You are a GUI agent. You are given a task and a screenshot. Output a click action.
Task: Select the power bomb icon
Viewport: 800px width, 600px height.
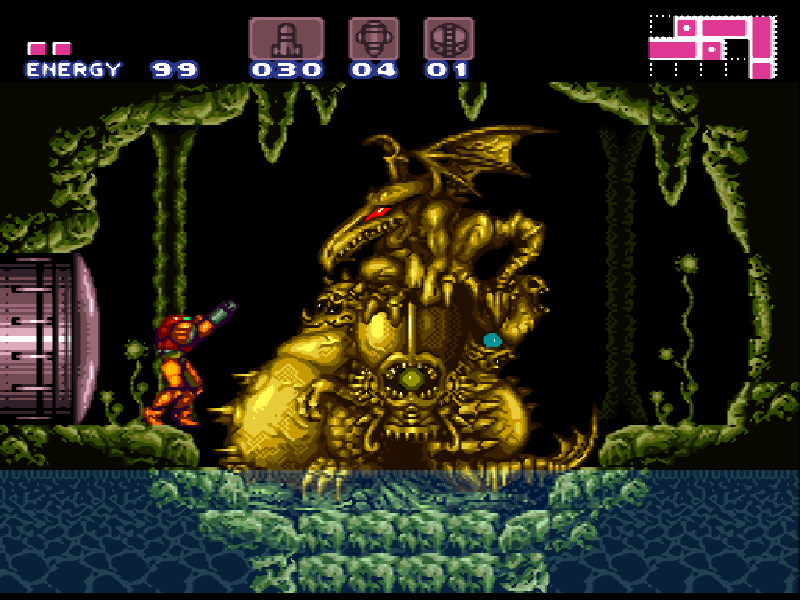pyautogui.click(x=448, y=39)
